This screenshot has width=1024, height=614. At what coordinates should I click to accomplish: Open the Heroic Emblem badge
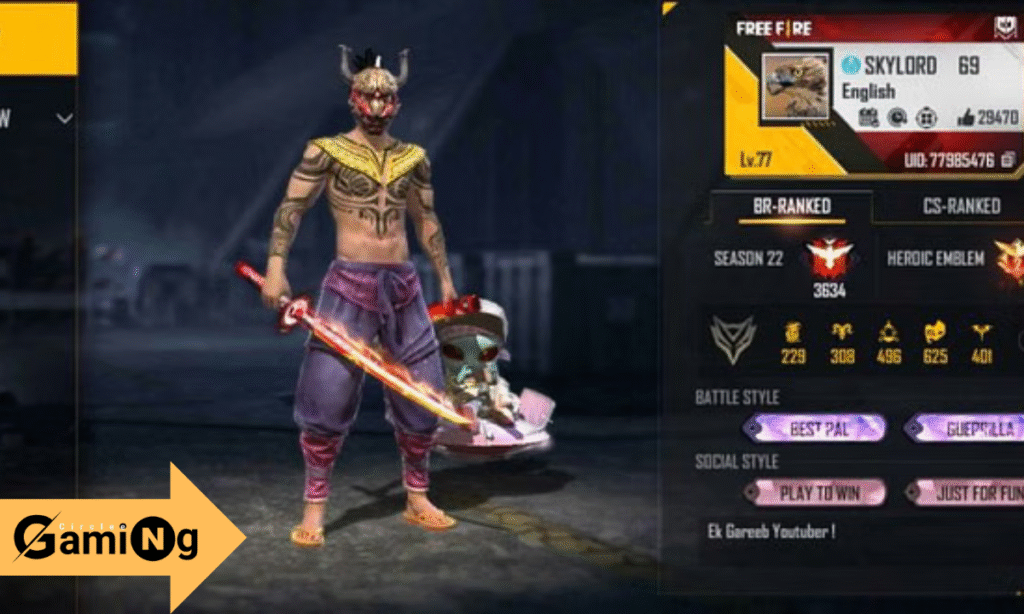point(1010,259)
